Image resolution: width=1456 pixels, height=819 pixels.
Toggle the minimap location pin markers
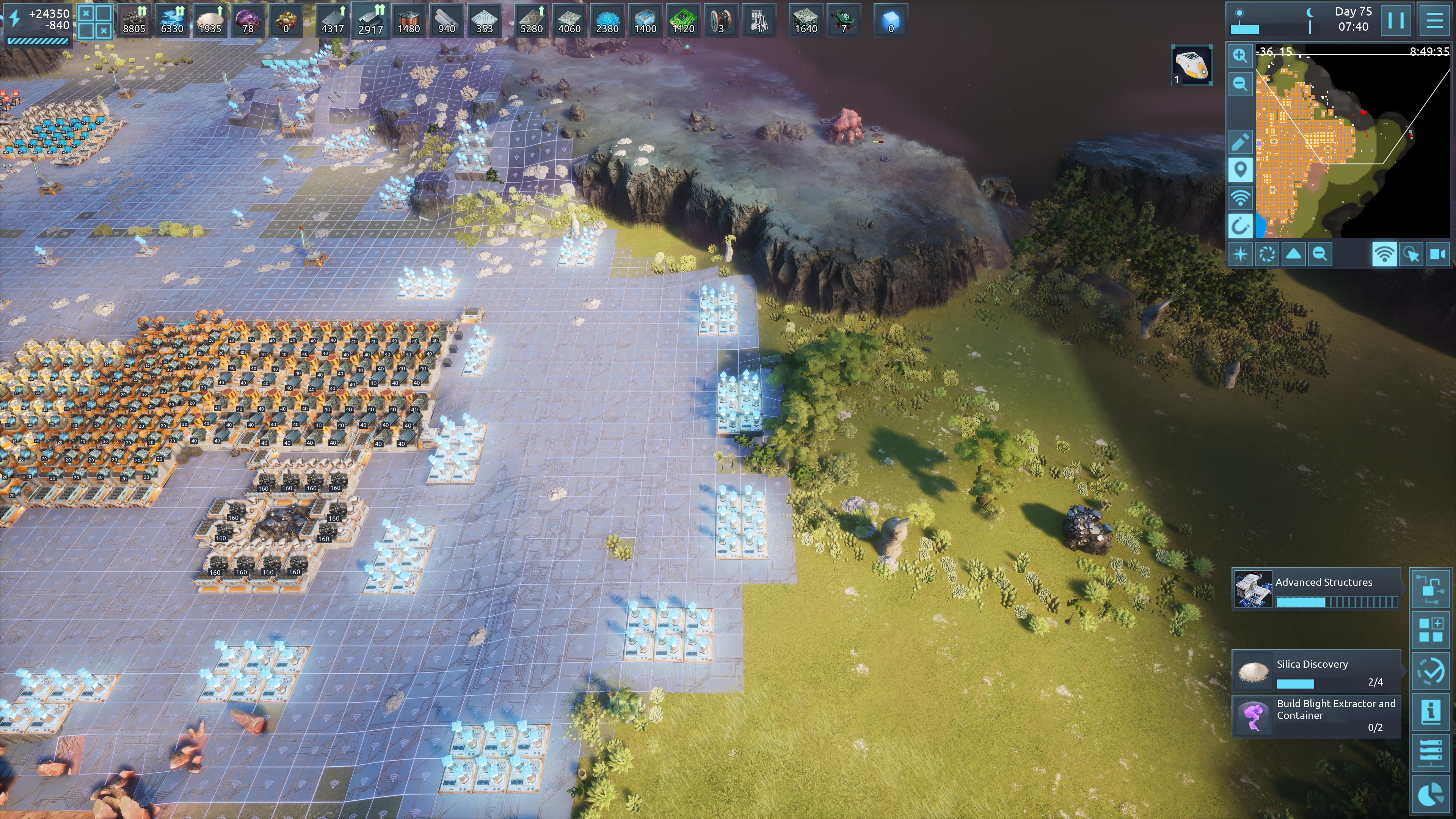click(1240, 169)
